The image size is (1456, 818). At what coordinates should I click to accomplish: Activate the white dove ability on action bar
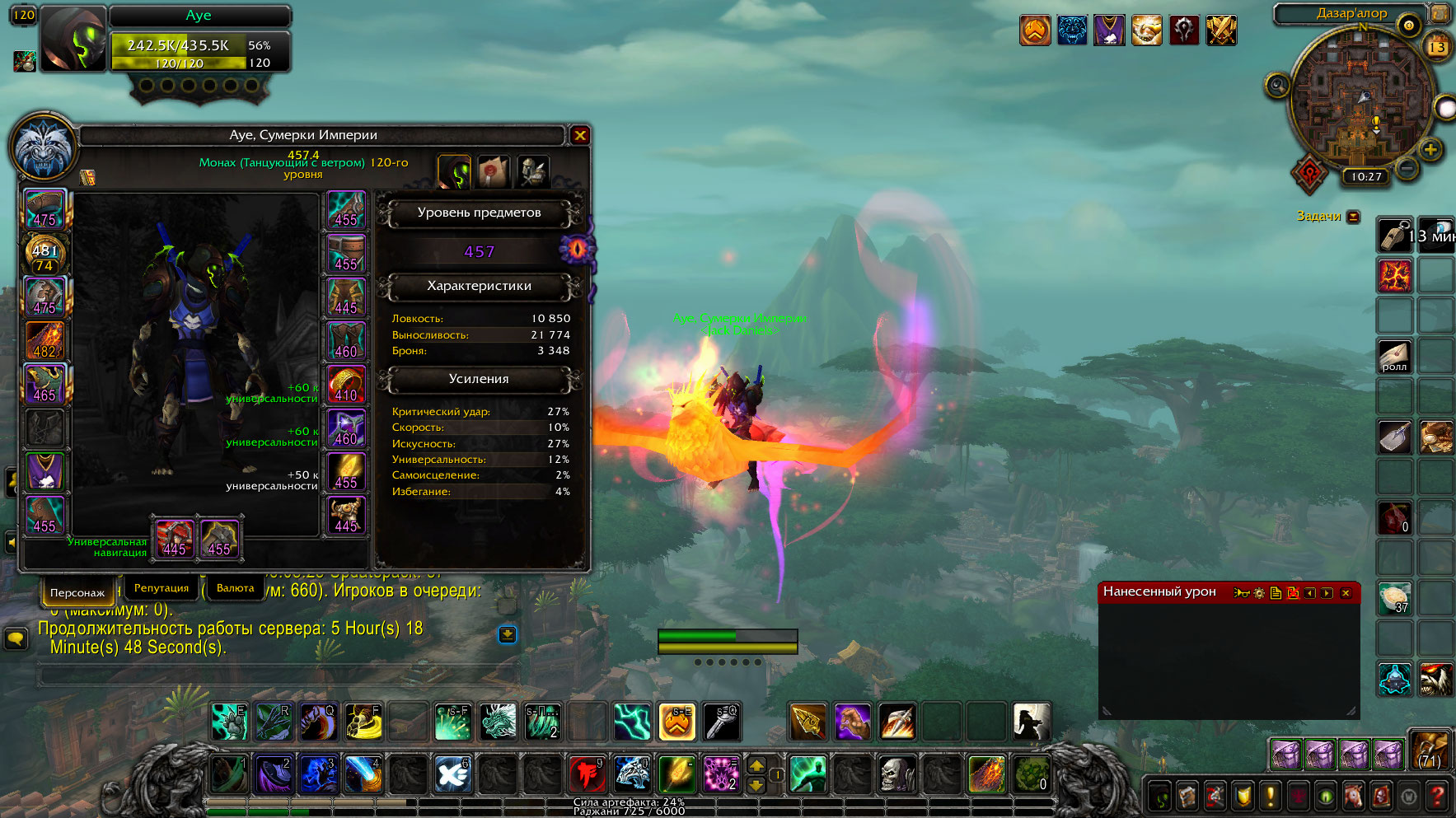point(452,774)
